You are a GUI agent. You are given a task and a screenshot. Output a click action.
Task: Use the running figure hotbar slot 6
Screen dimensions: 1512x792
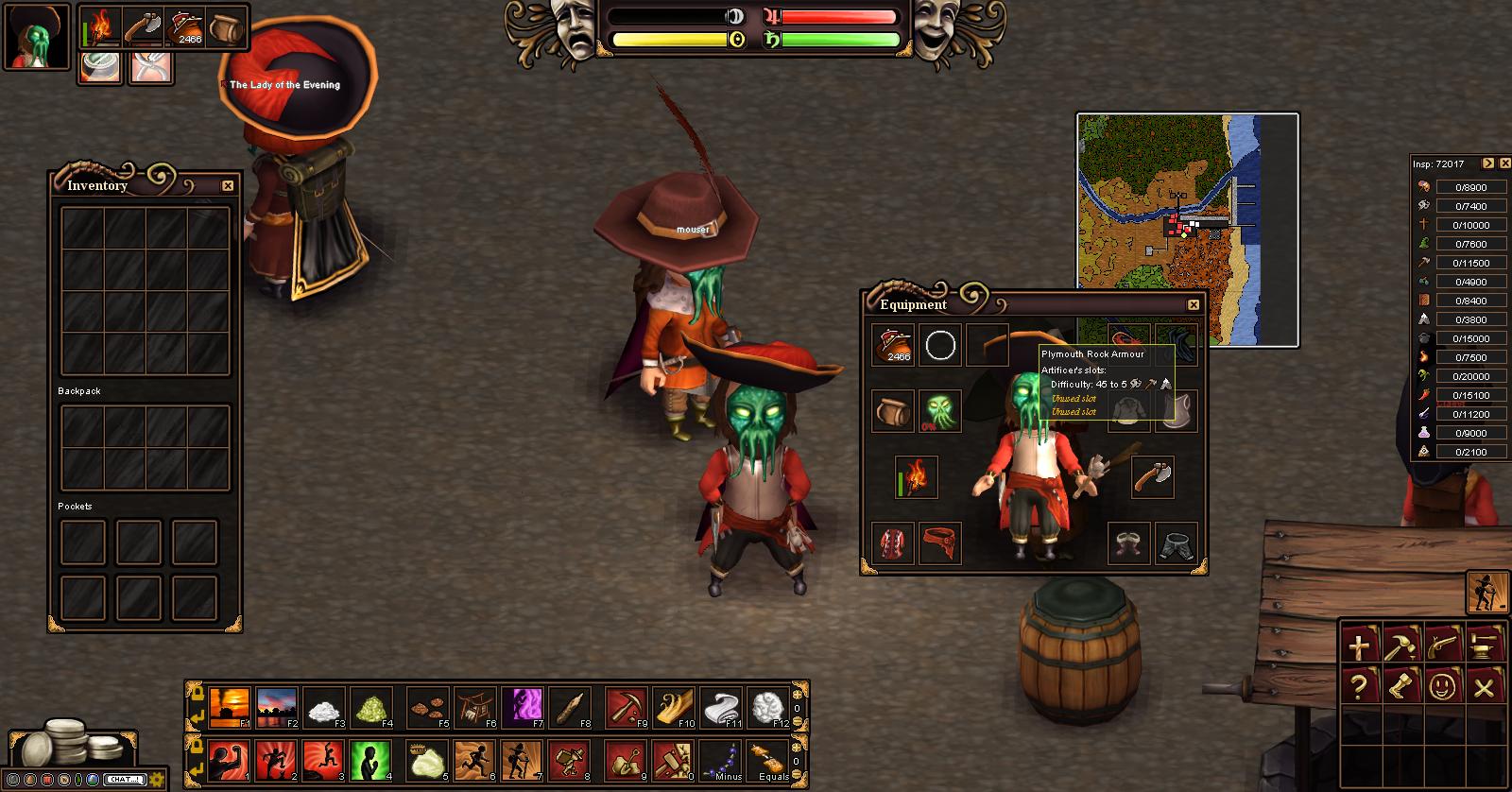pos(475,761)
